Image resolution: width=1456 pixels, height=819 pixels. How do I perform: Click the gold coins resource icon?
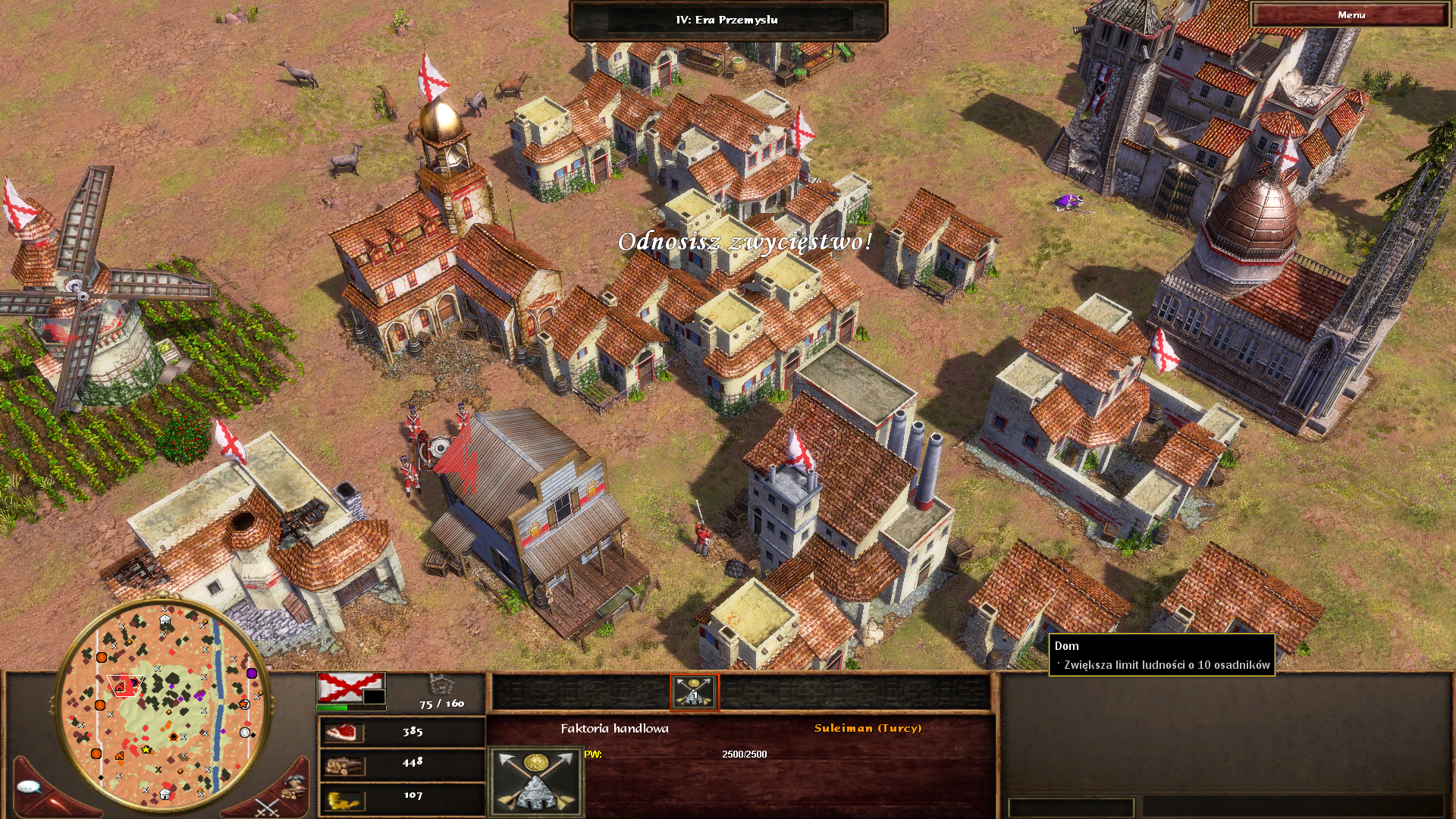point(343,799)
